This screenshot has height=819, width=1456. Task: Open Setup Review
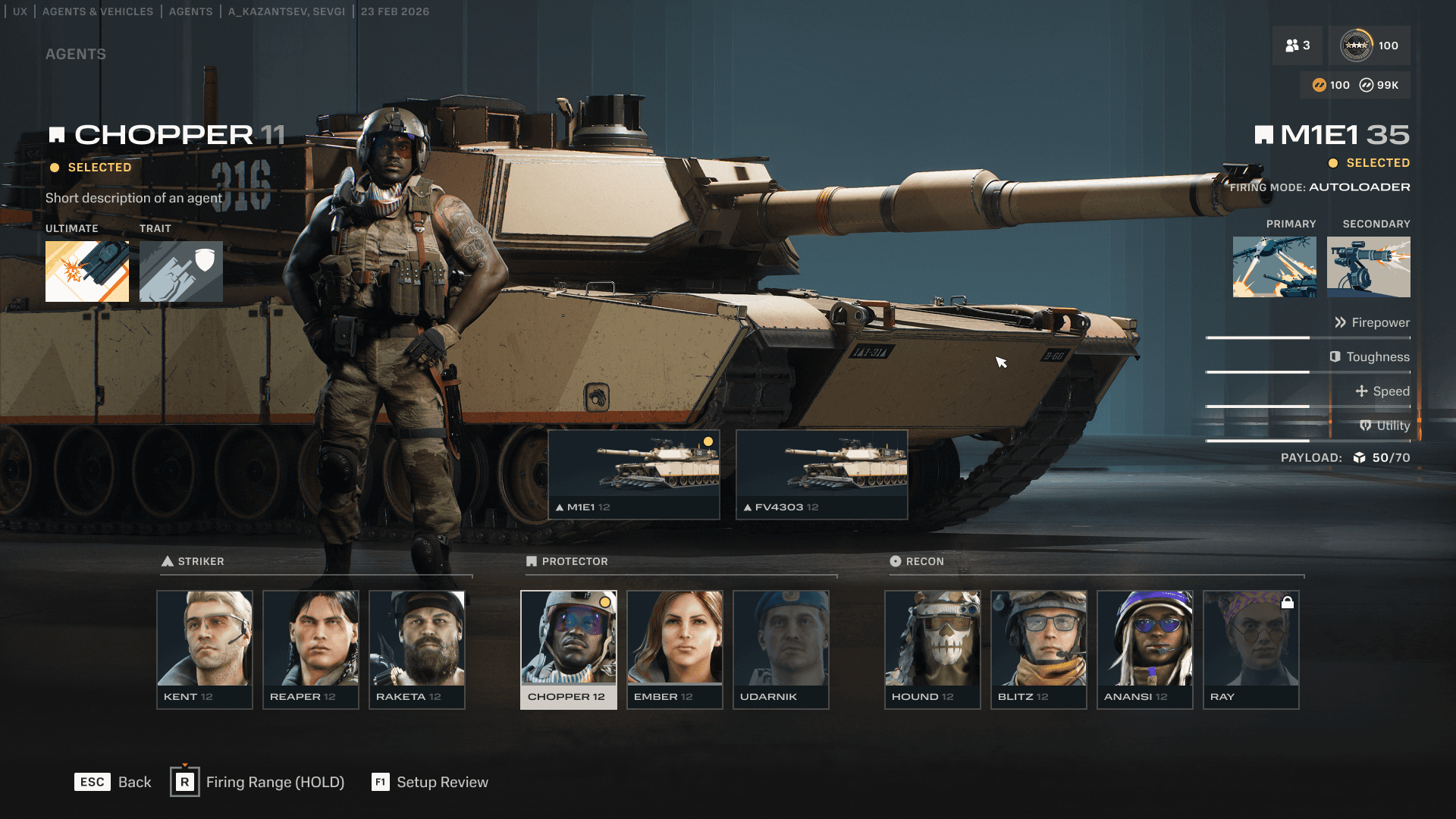430,782
